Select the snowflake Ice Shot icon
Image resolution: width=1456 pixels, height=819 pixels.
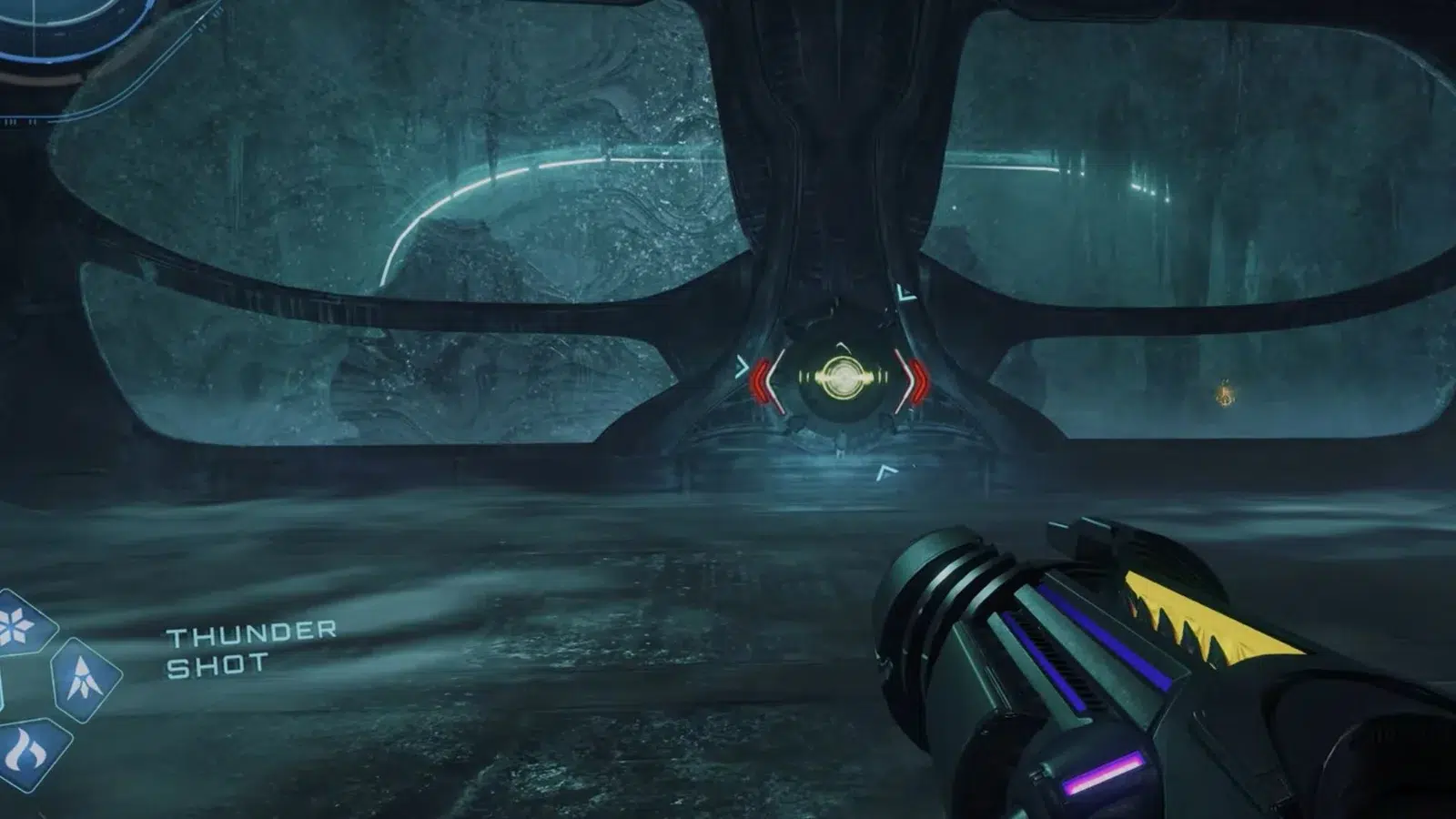[20, 625]
